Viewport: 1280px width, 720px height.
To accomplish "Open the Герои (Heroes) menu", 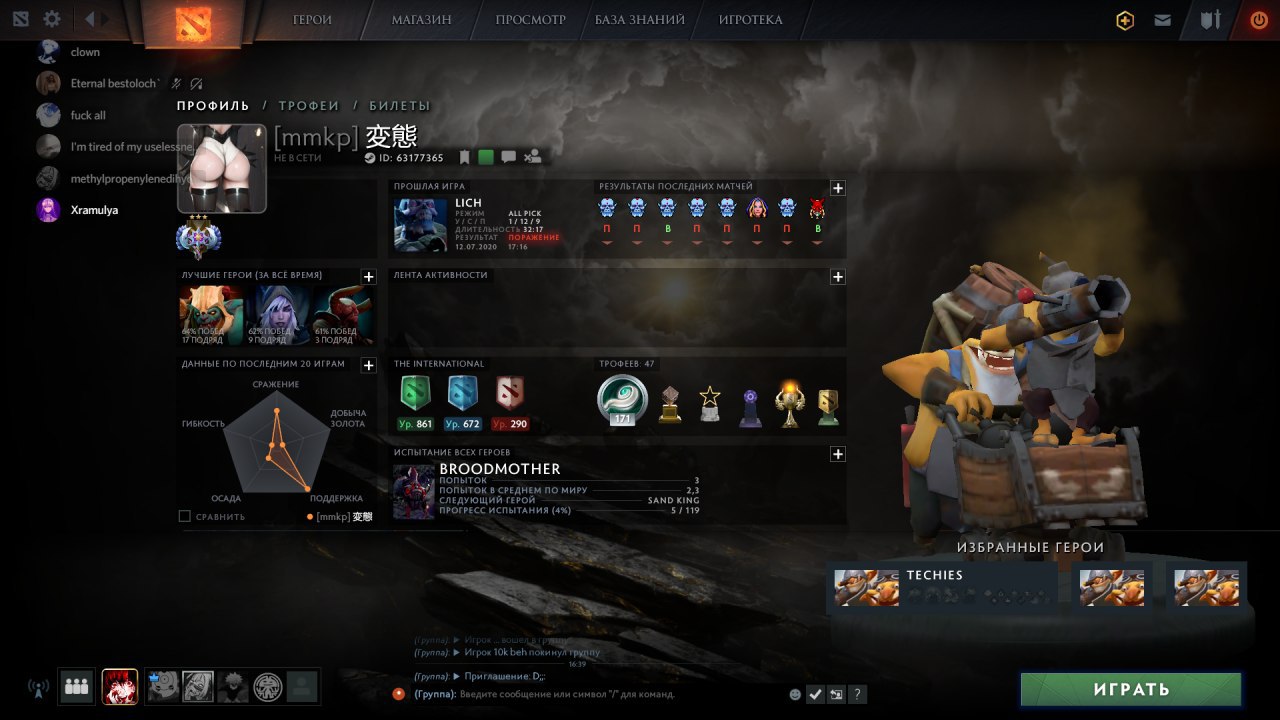I will (312, 20).
